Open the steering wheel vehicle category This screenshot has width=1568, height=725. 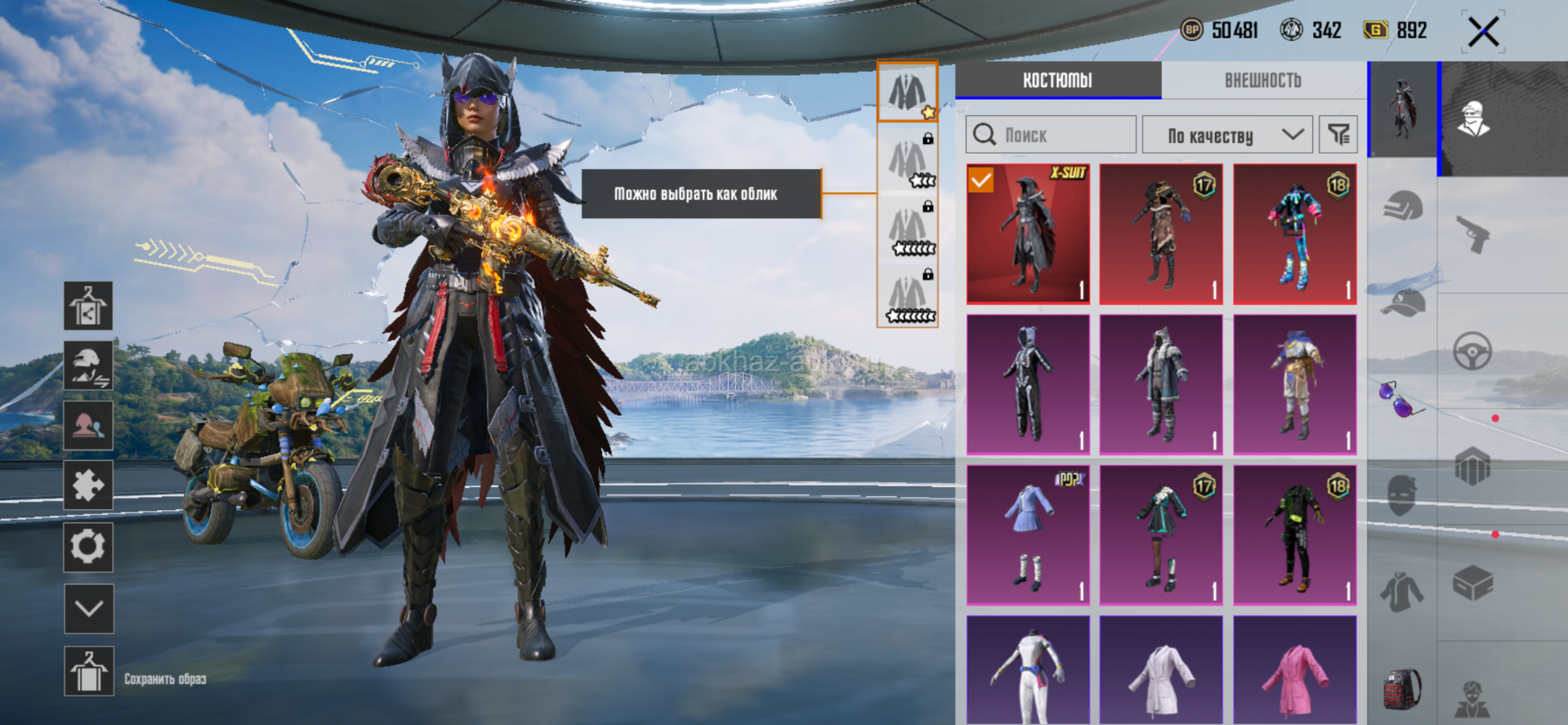click(x=1472, y=352)
